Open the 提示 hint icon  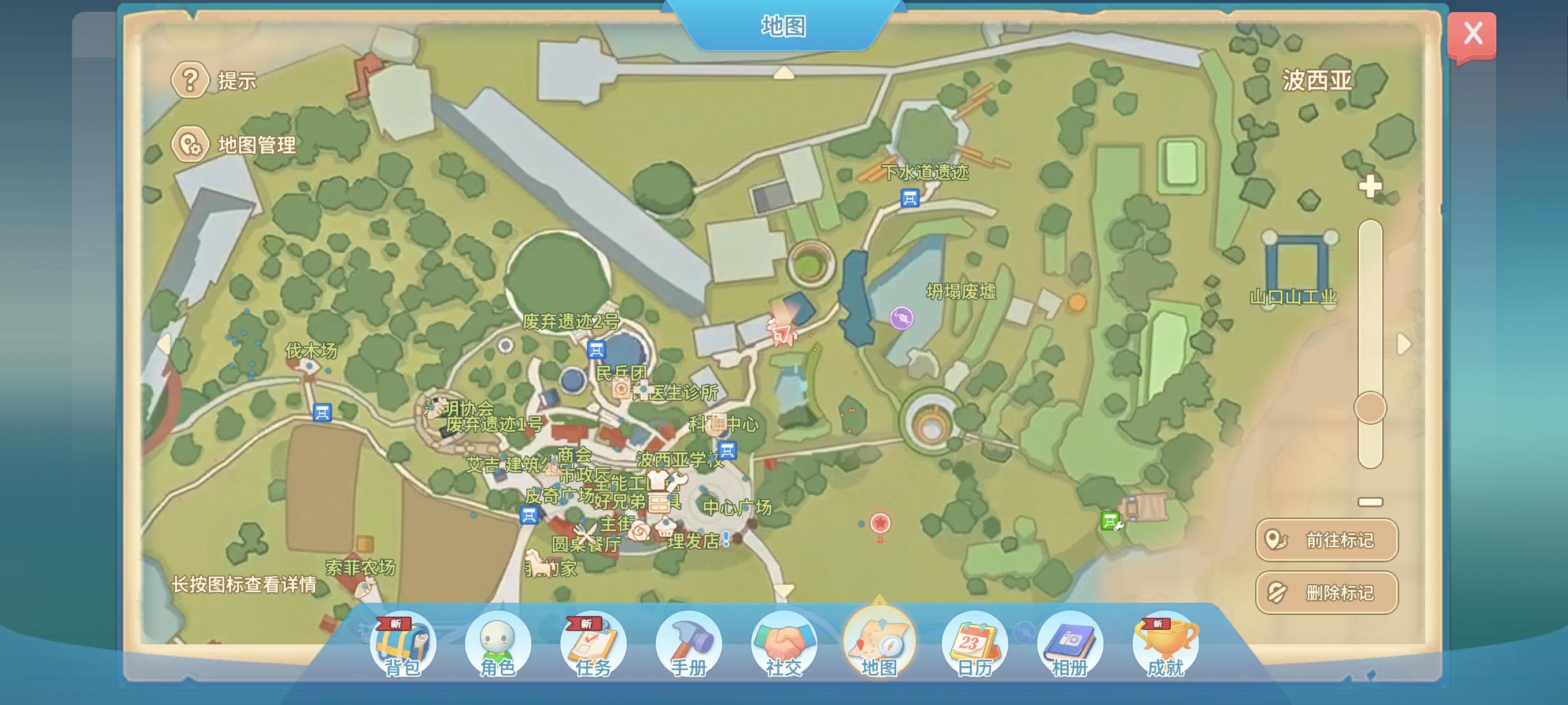pyautogui.click(x=191, y=80)
